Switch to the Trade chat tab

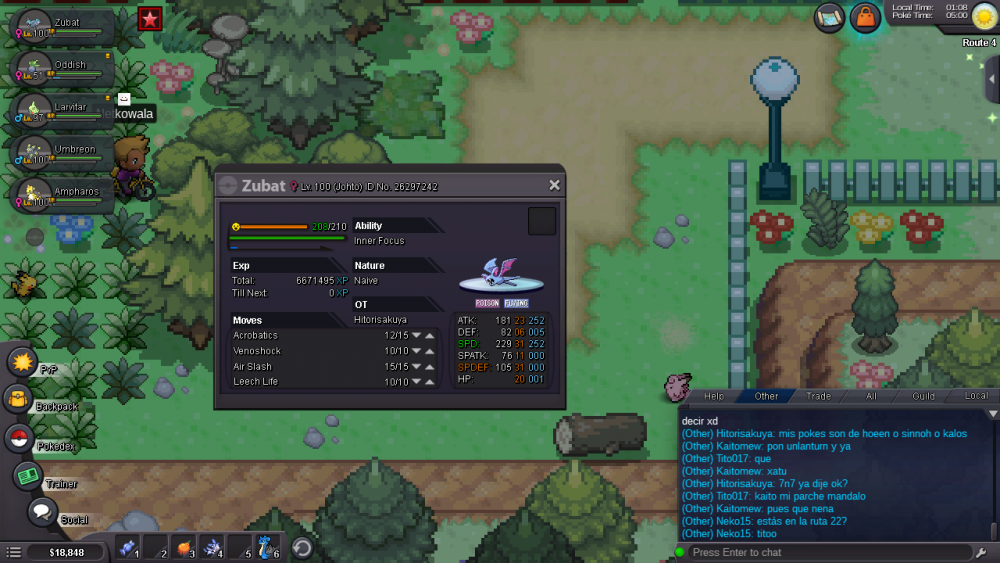click(x=818, y=396)
